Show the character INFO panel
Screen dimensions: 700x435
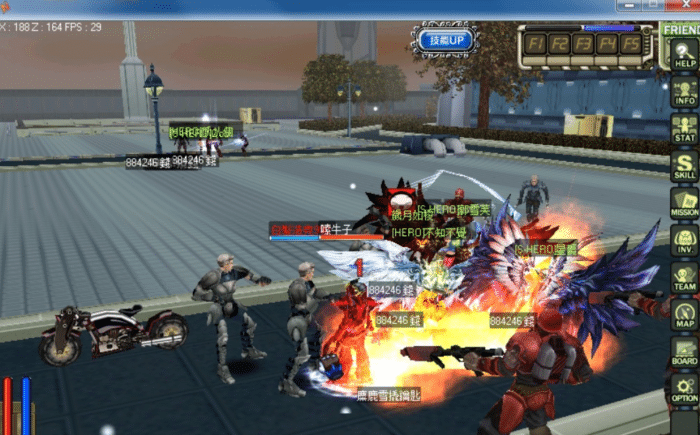[685, 91]
